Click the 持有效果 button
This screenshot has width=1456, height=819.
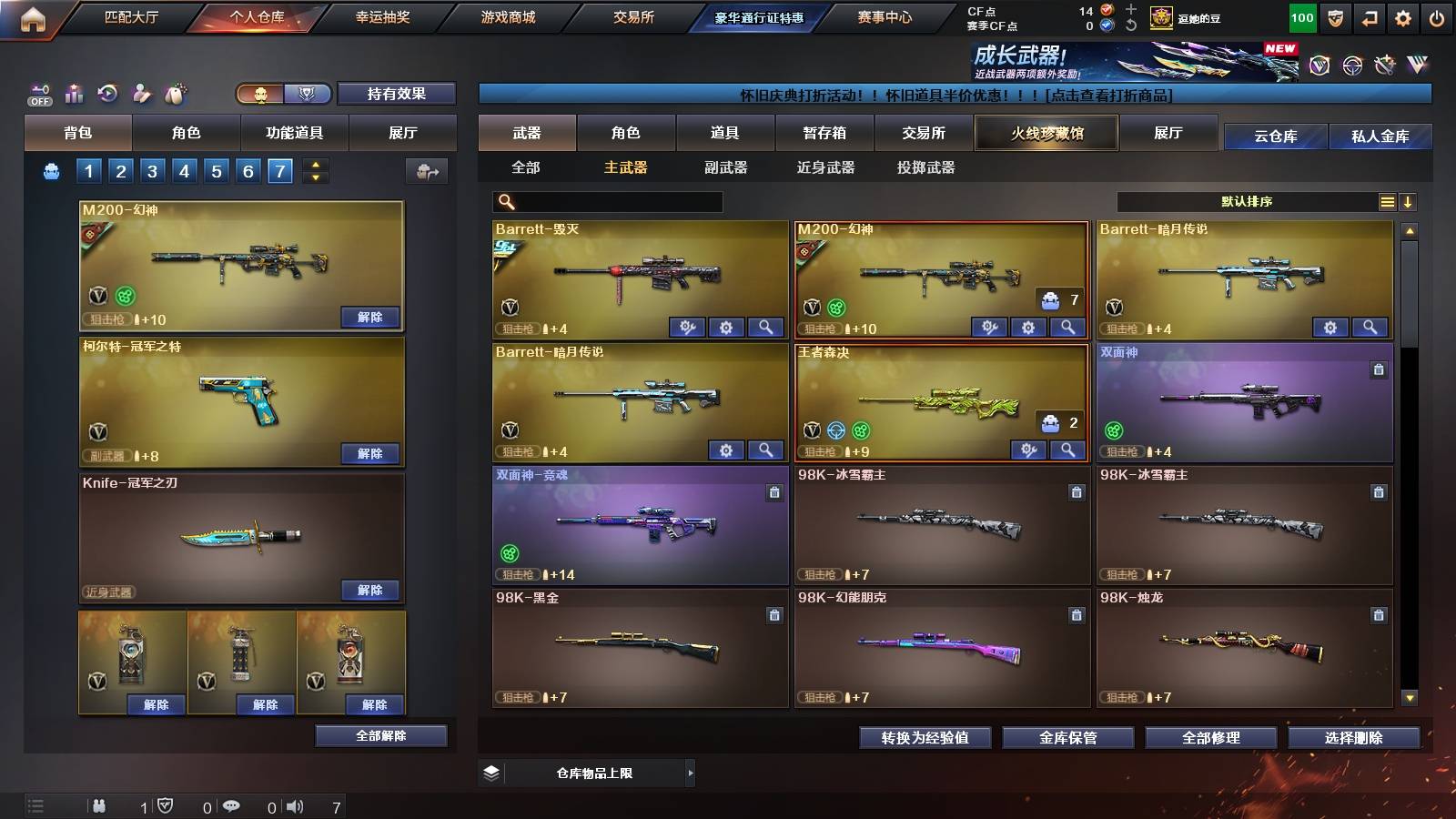point(398,94)
